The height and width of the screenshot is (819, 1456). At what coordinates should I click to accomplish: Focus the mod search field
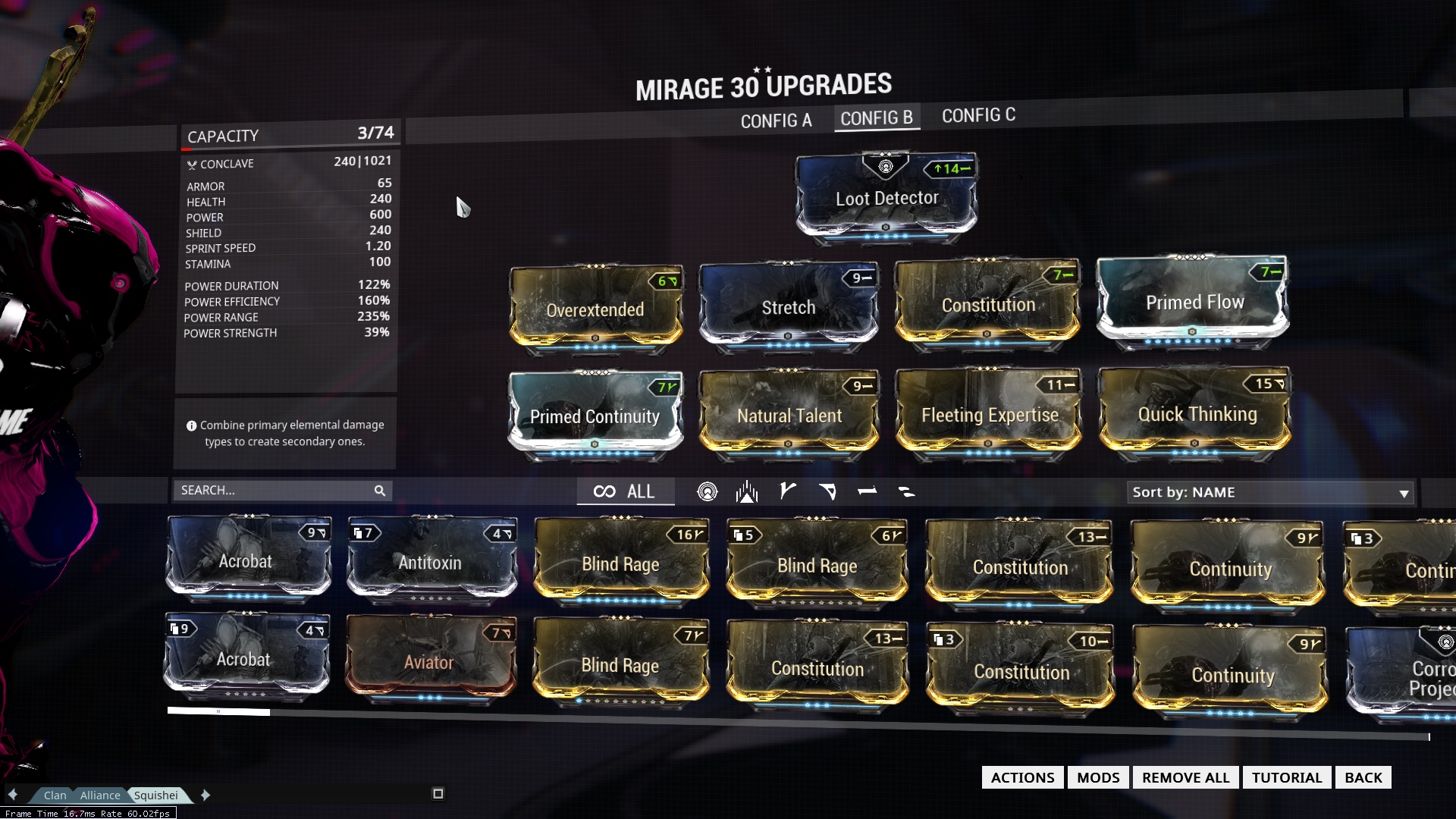point(273,491)
